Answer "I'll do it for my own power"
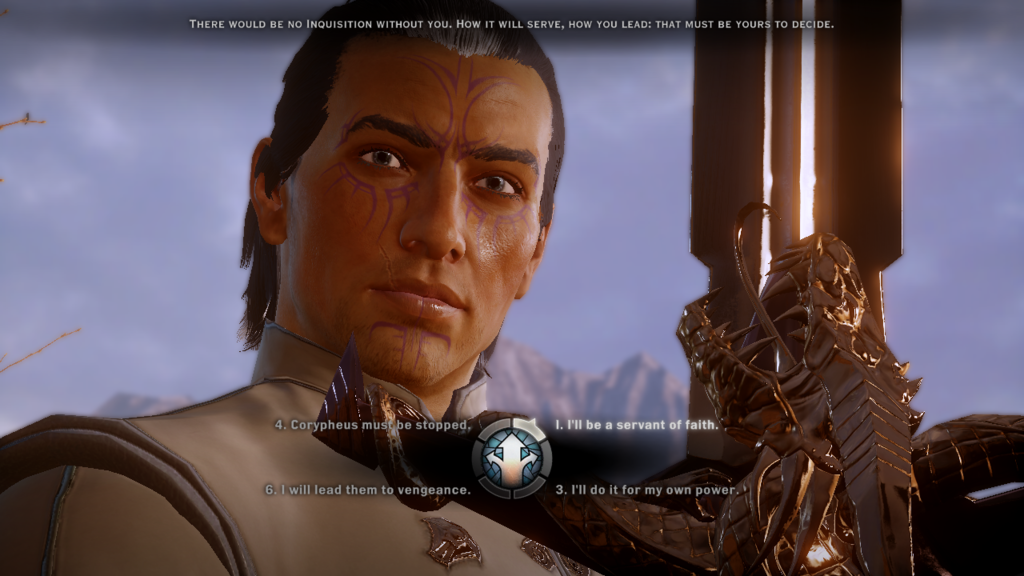 pos(648,490)
